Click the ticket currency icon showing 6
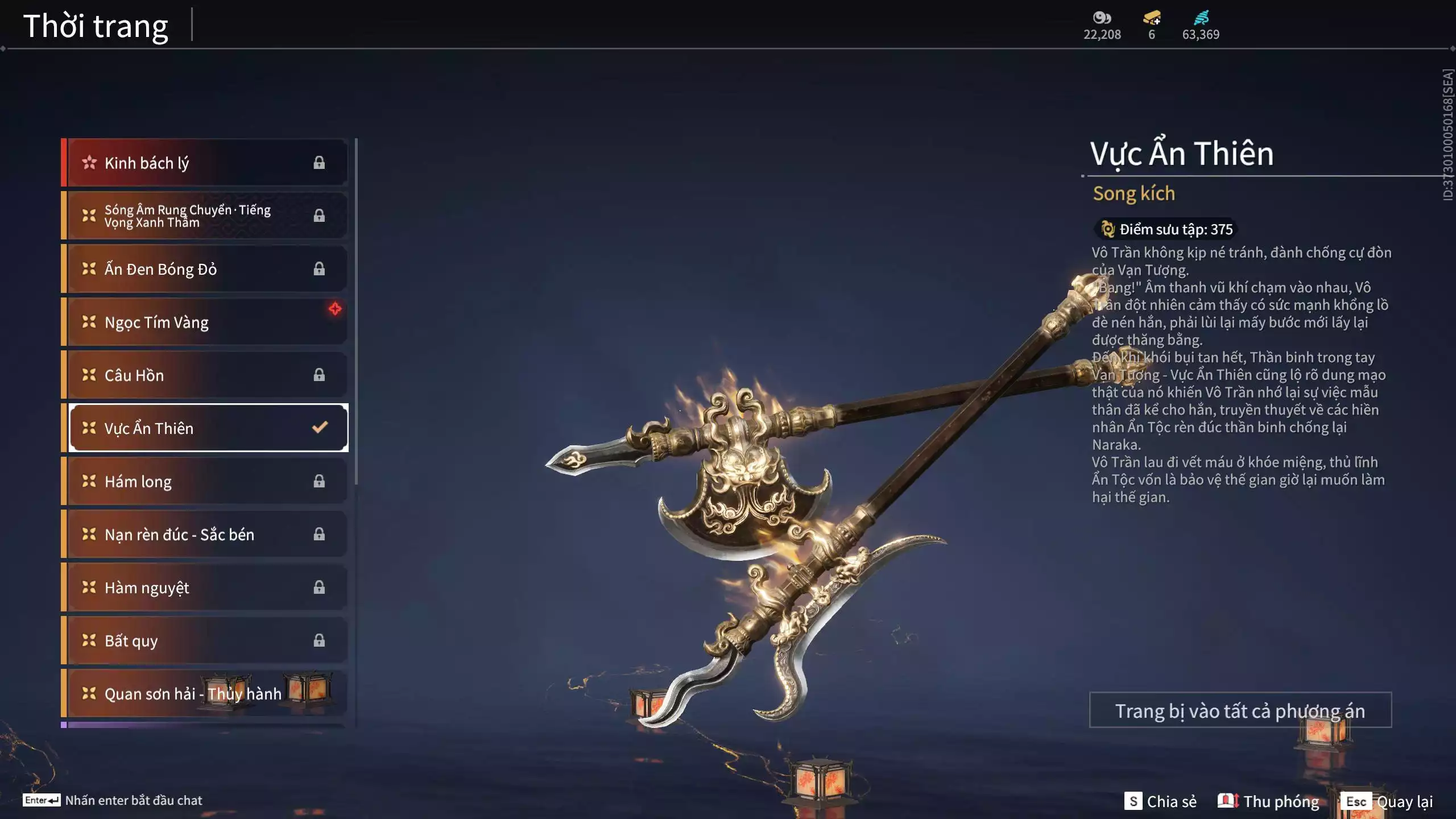 point(1152,18)
